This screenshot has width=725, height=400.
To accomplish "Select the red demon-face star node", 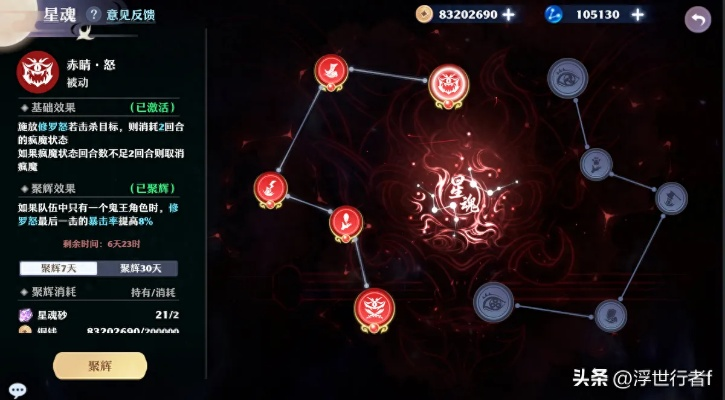I will (x=449, y=86).
